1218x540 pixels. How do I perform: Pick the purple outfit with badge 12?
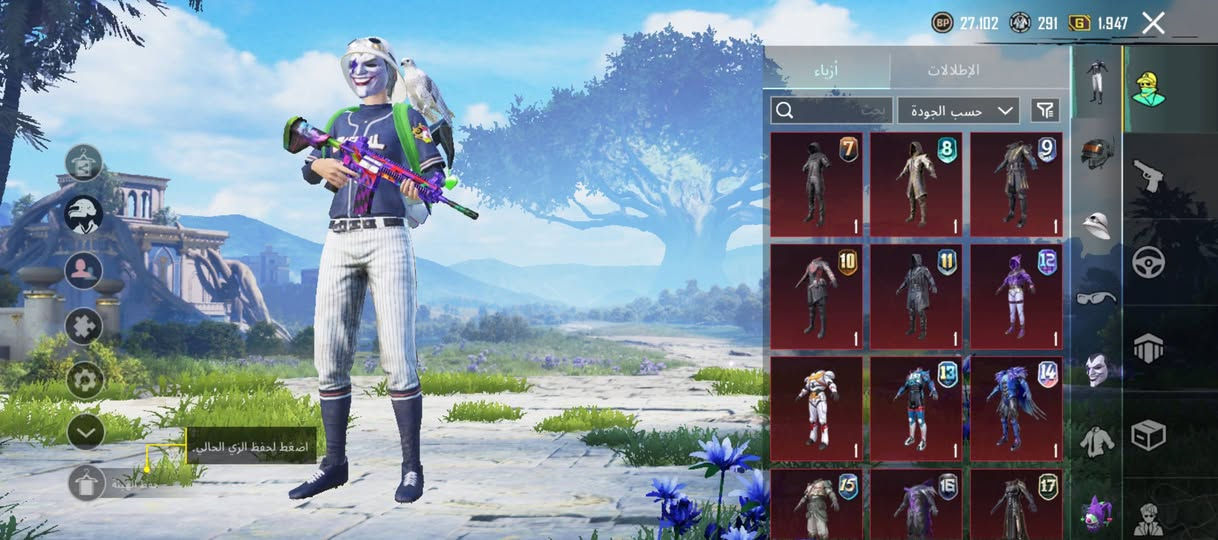[1016, 296]
